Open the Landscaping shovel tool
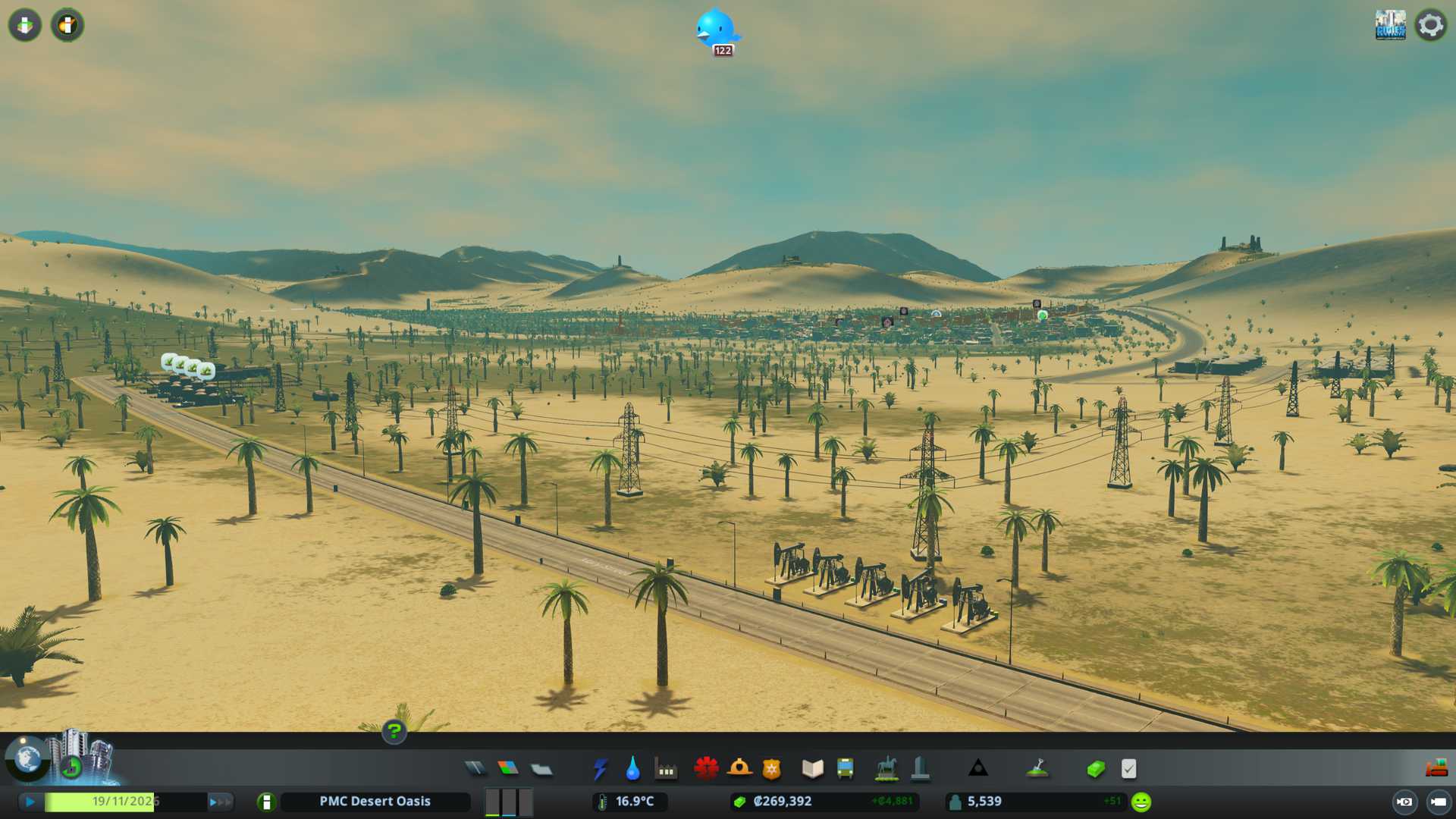The width and height of the screenshot is (1456, 819). 1037,769
